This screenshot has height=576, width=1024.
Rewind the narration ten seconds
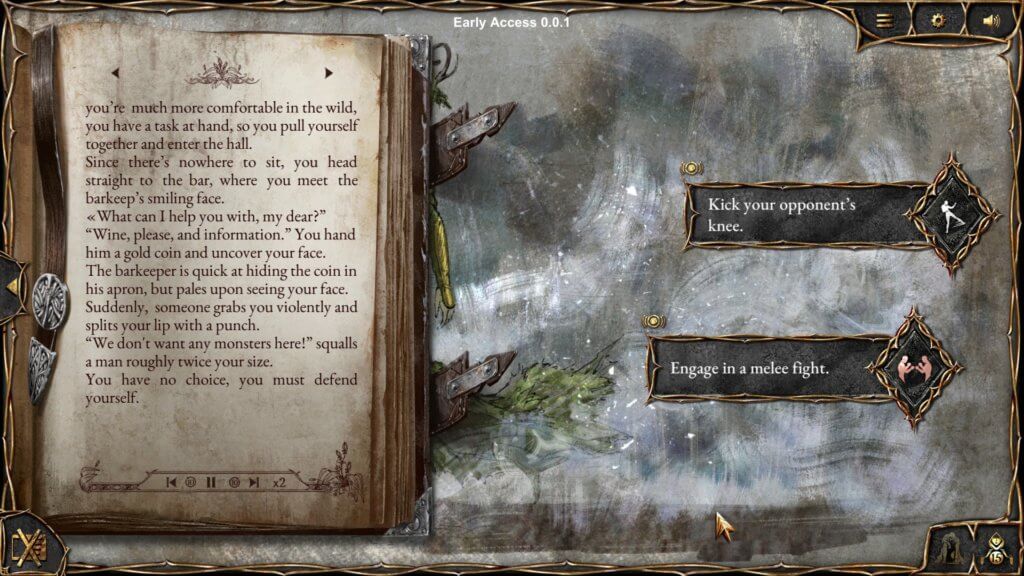tap(190, 482)
